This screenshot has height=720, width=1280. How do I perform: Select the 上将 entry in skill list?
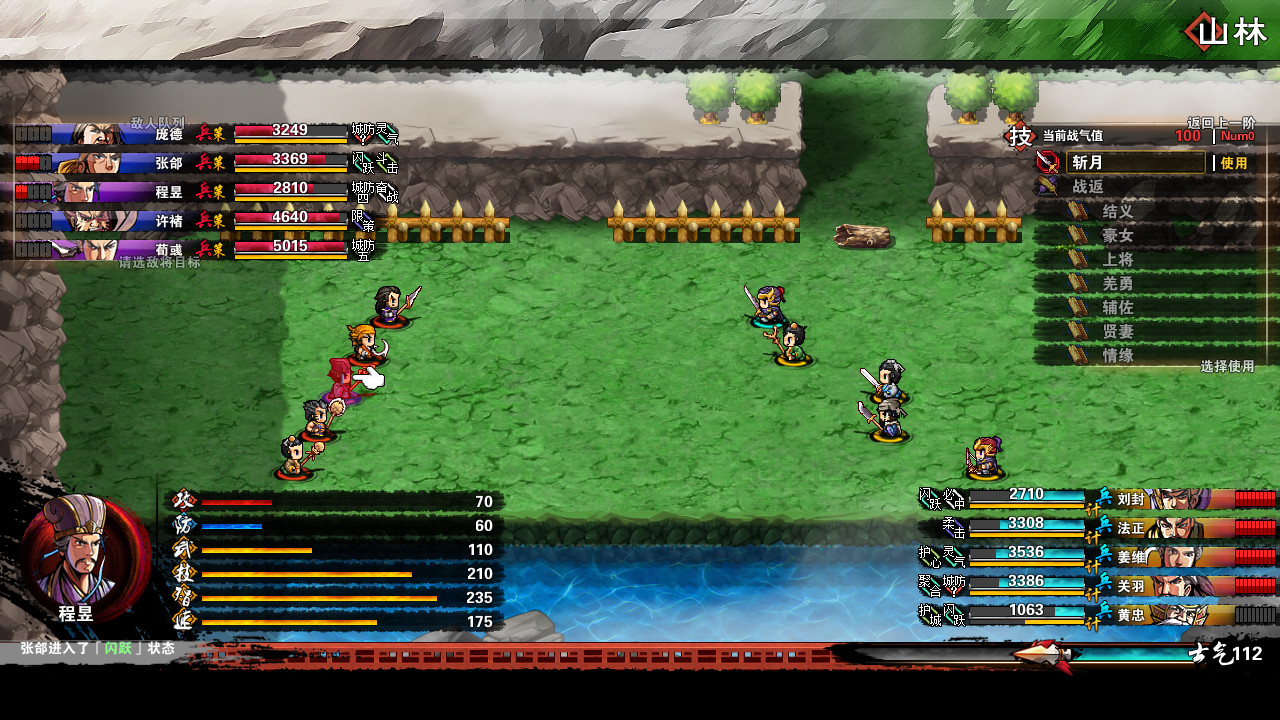[1117, 259]
